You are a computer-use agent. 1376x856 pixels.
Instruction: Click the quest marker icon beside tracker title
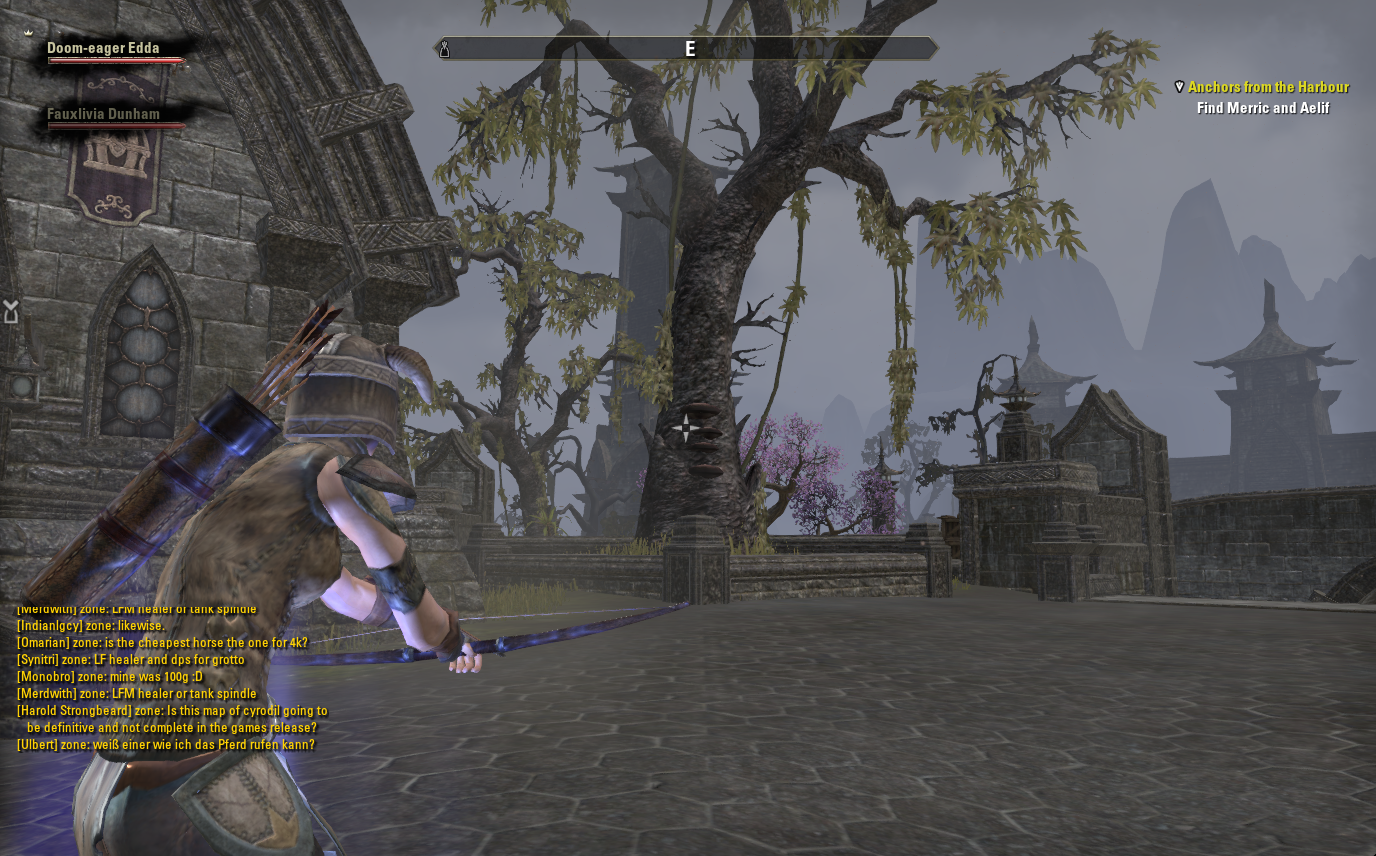(1180, 87)
